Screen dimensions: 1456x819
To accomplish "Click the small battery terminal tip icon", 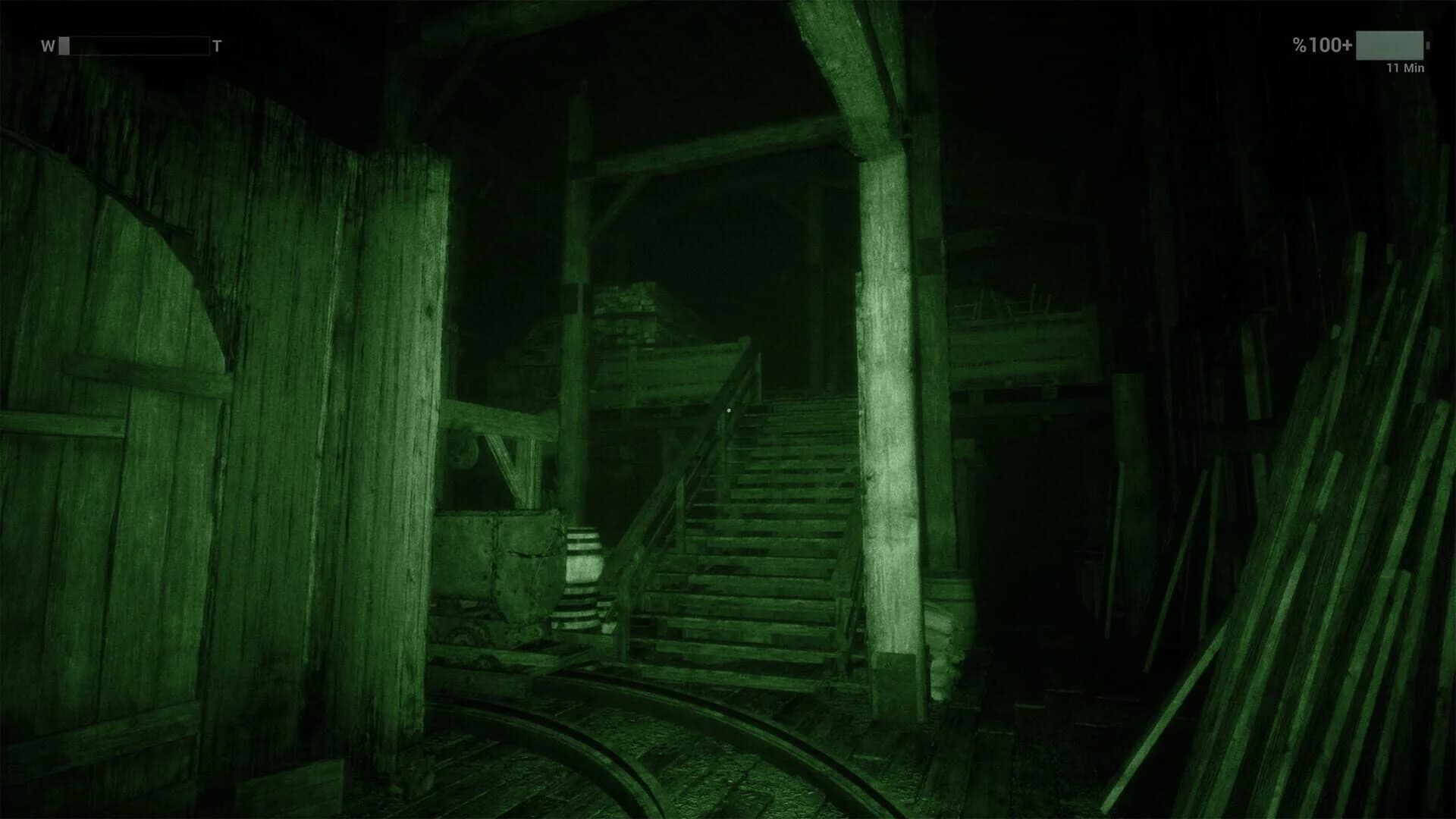I will click(1426, 45).
